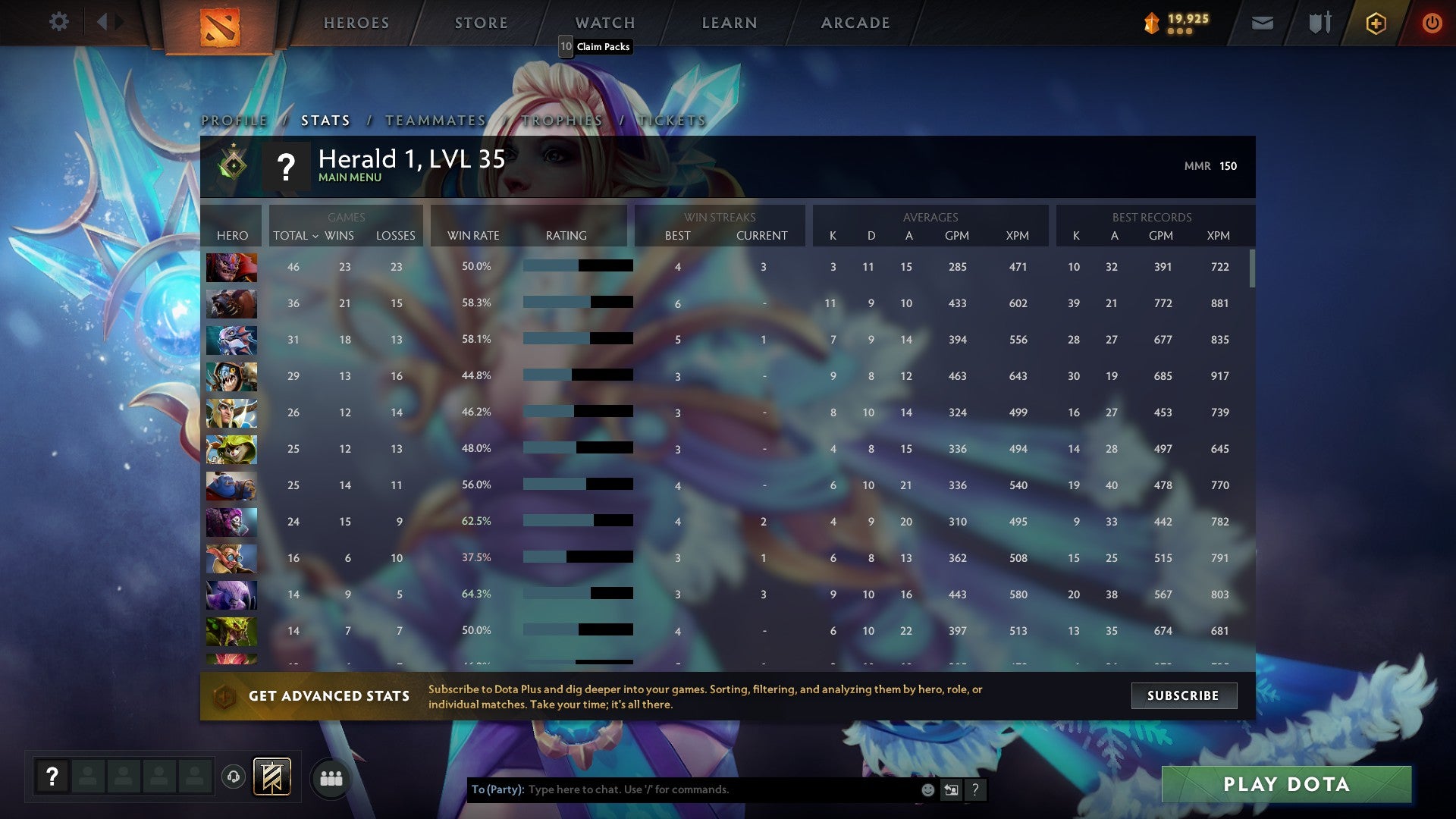1456x819 pixels.
Task: Click the SUBSCRIBE button for Dota Plus
Action: (1184, 695)
